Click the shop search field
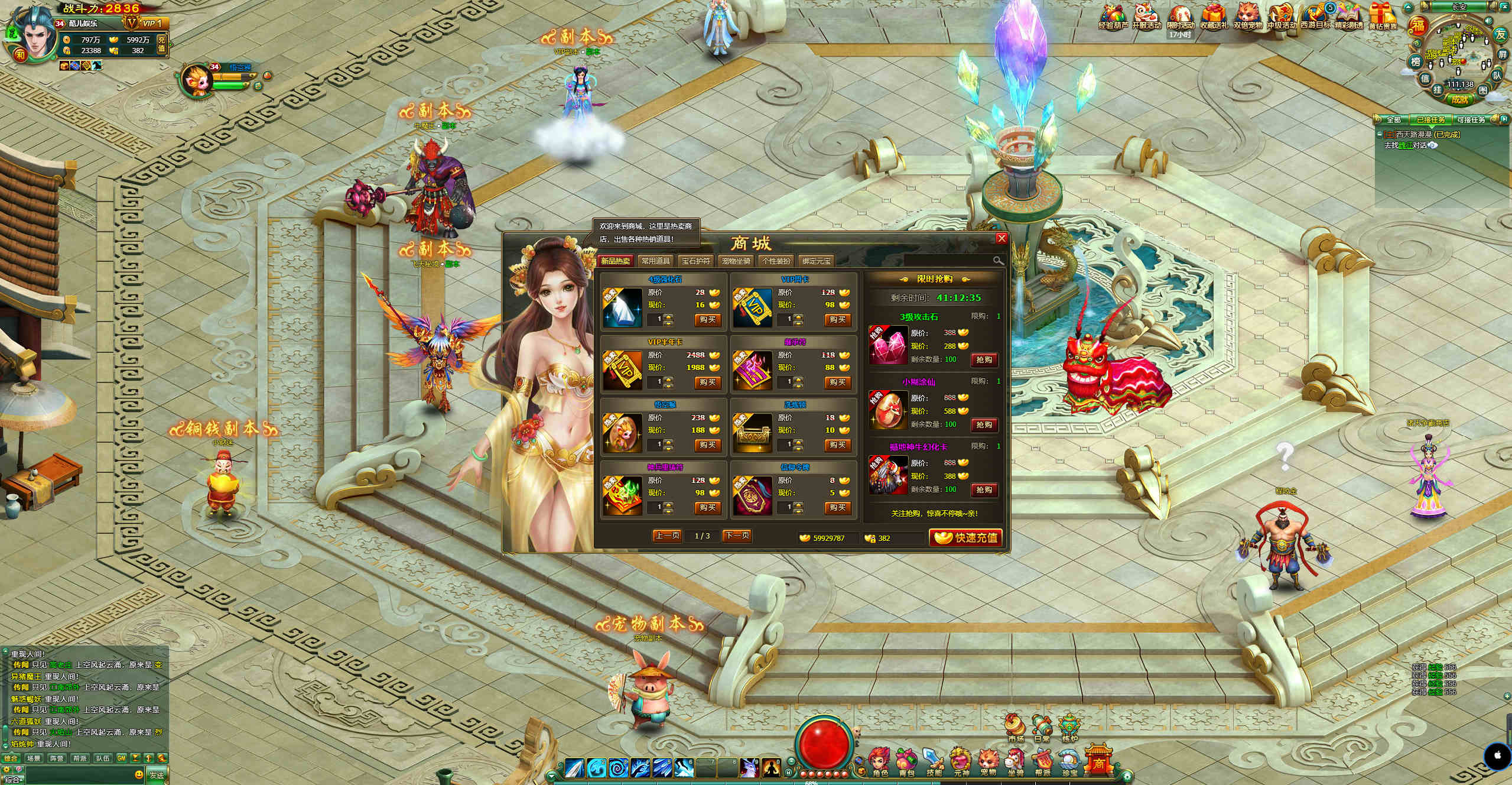The width and height of the screenshot is (1512, 785). pyautogui.click(x=948, y=261)
